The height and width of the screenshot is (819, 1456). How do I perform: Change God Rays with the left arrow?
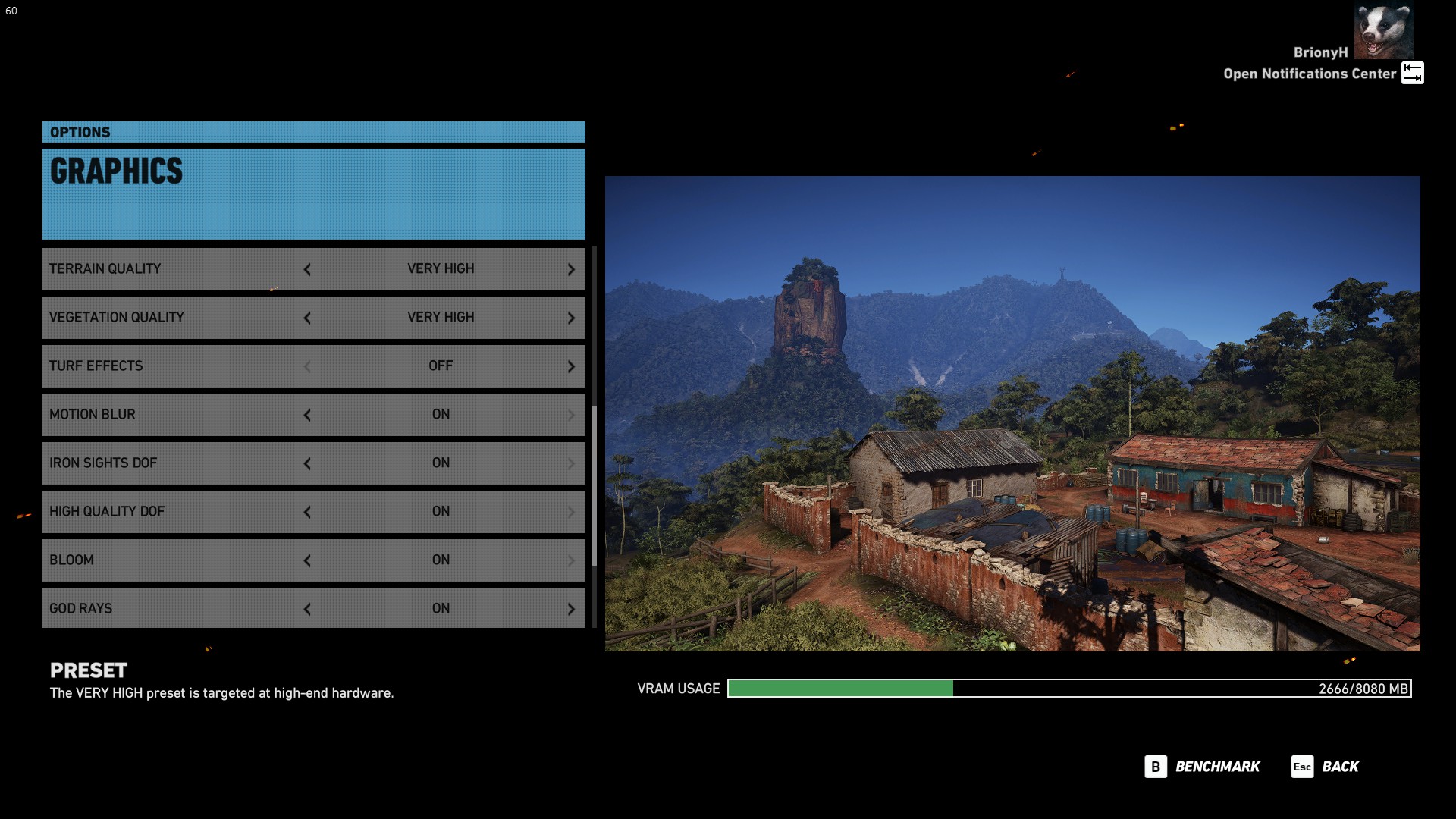307,609
